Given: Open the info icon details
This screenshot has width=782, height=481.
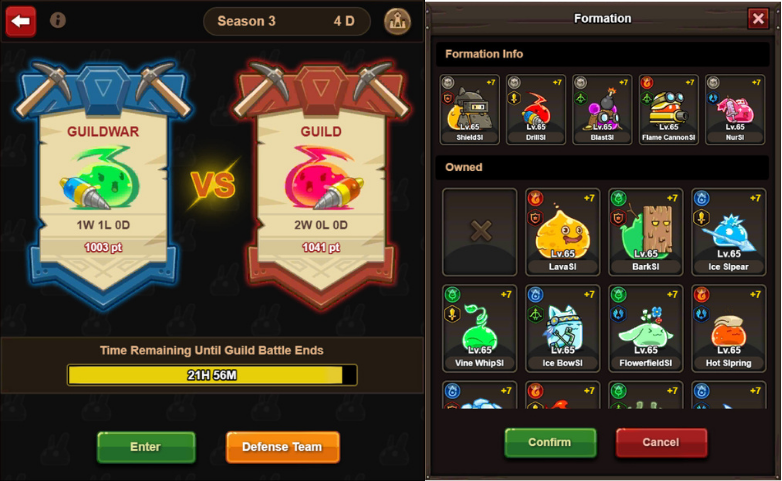Looking at the screenshot, I should coord(58,20).
